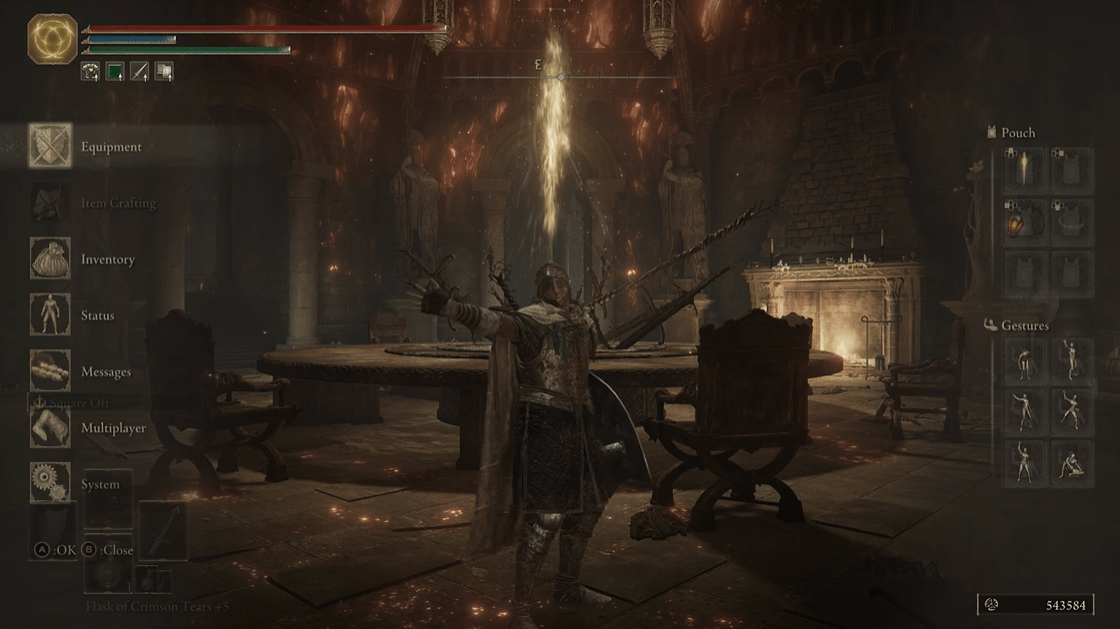This screenshot has height=629, width=1120.
Task: Perform the sitting gesture
Action: coord(1071,463)
